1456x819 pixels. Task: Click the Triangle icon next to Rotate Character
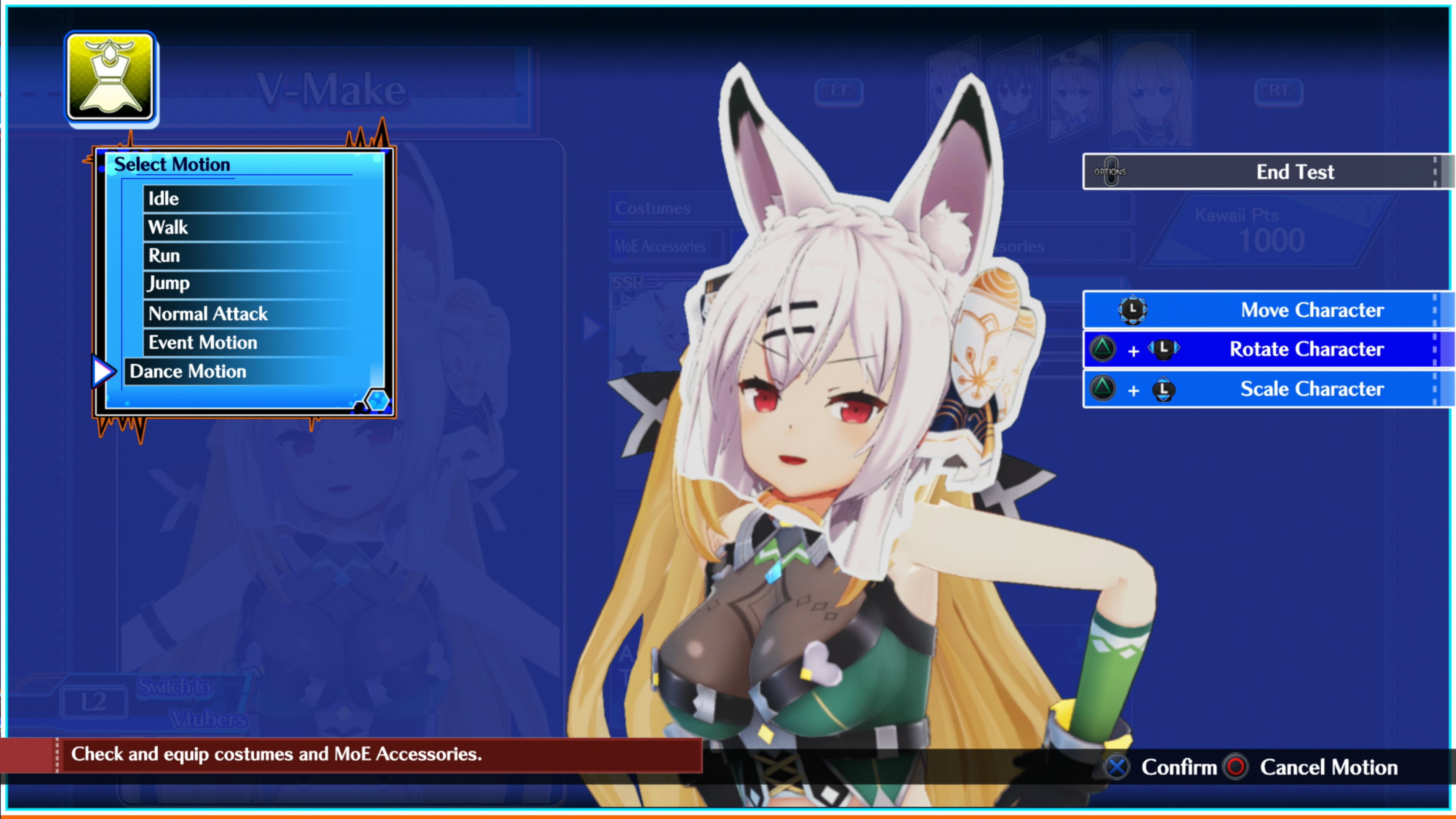coord(1102,349)
